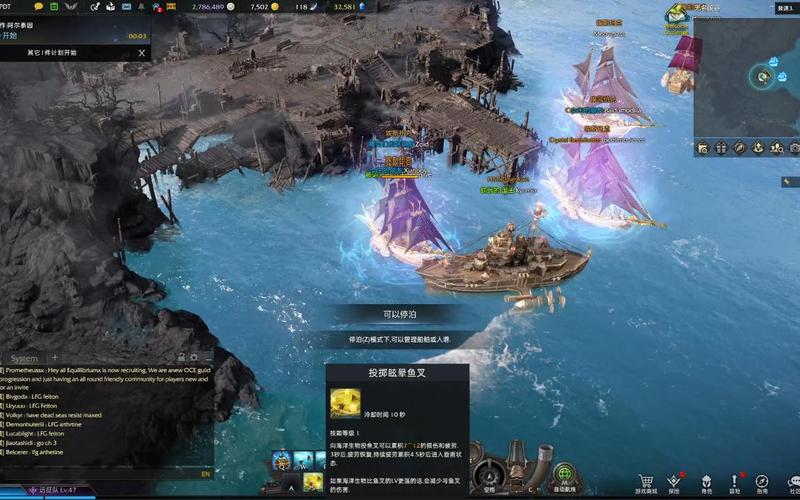Switch to the System chat tab
The height and width of the screenshot is (500, 800).
(24, 358)
